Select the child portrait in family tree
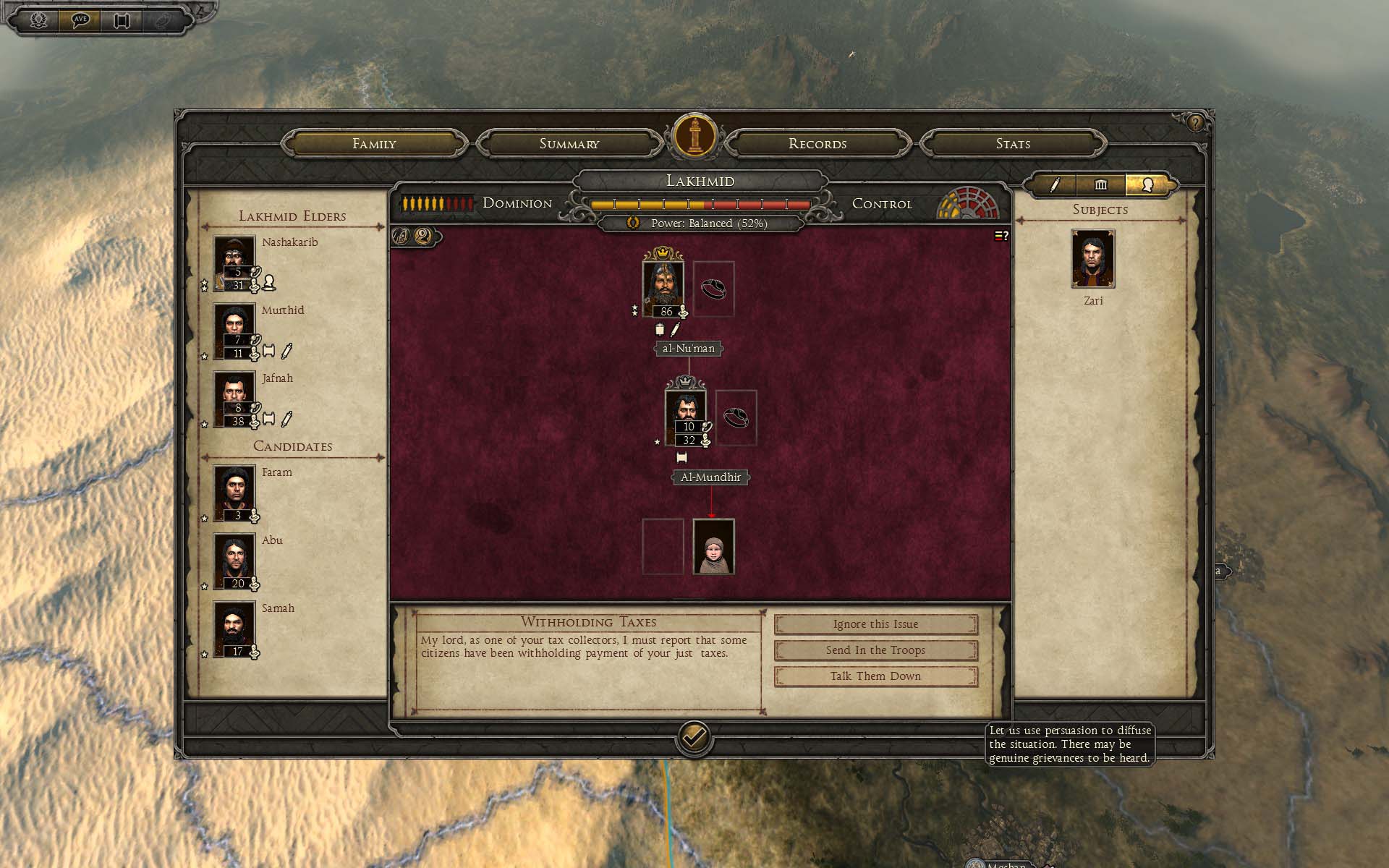 714,547
